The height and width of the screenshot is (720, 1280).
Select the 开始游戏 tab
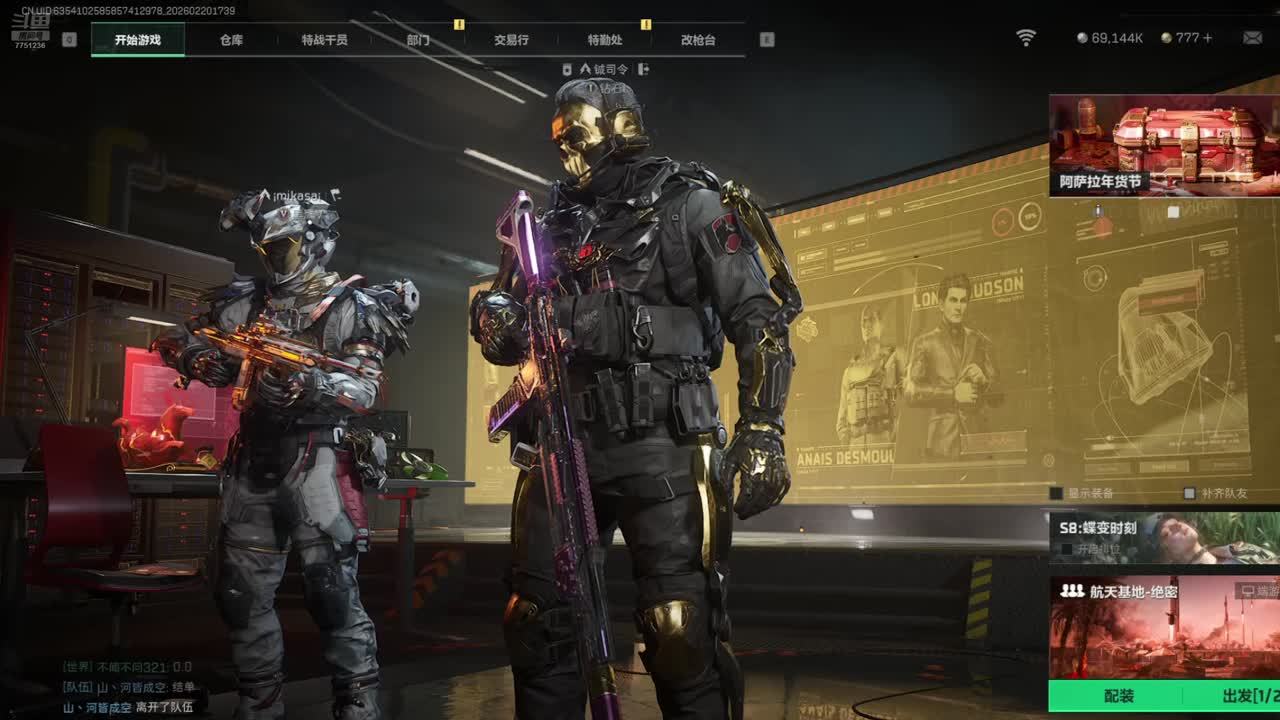pyautogui.click(x=137, y=40)
